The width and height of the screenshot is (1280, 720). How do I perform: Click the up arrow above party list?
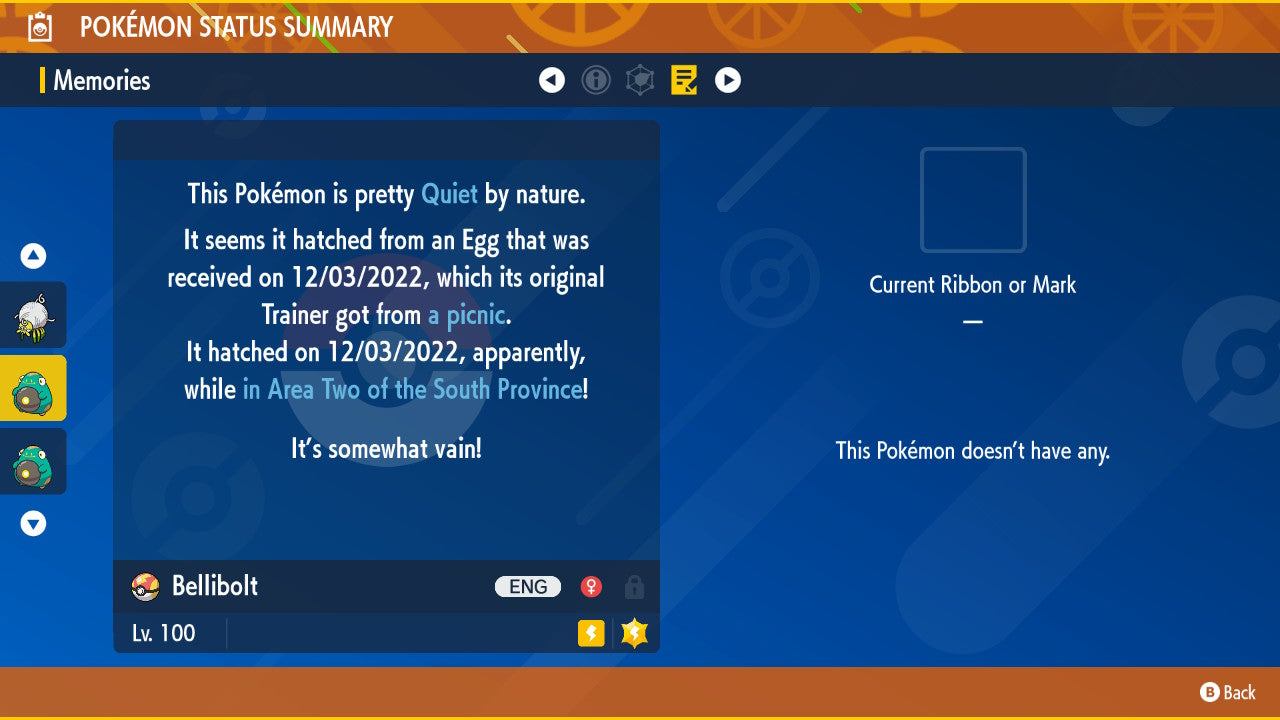tap(32, 256)
